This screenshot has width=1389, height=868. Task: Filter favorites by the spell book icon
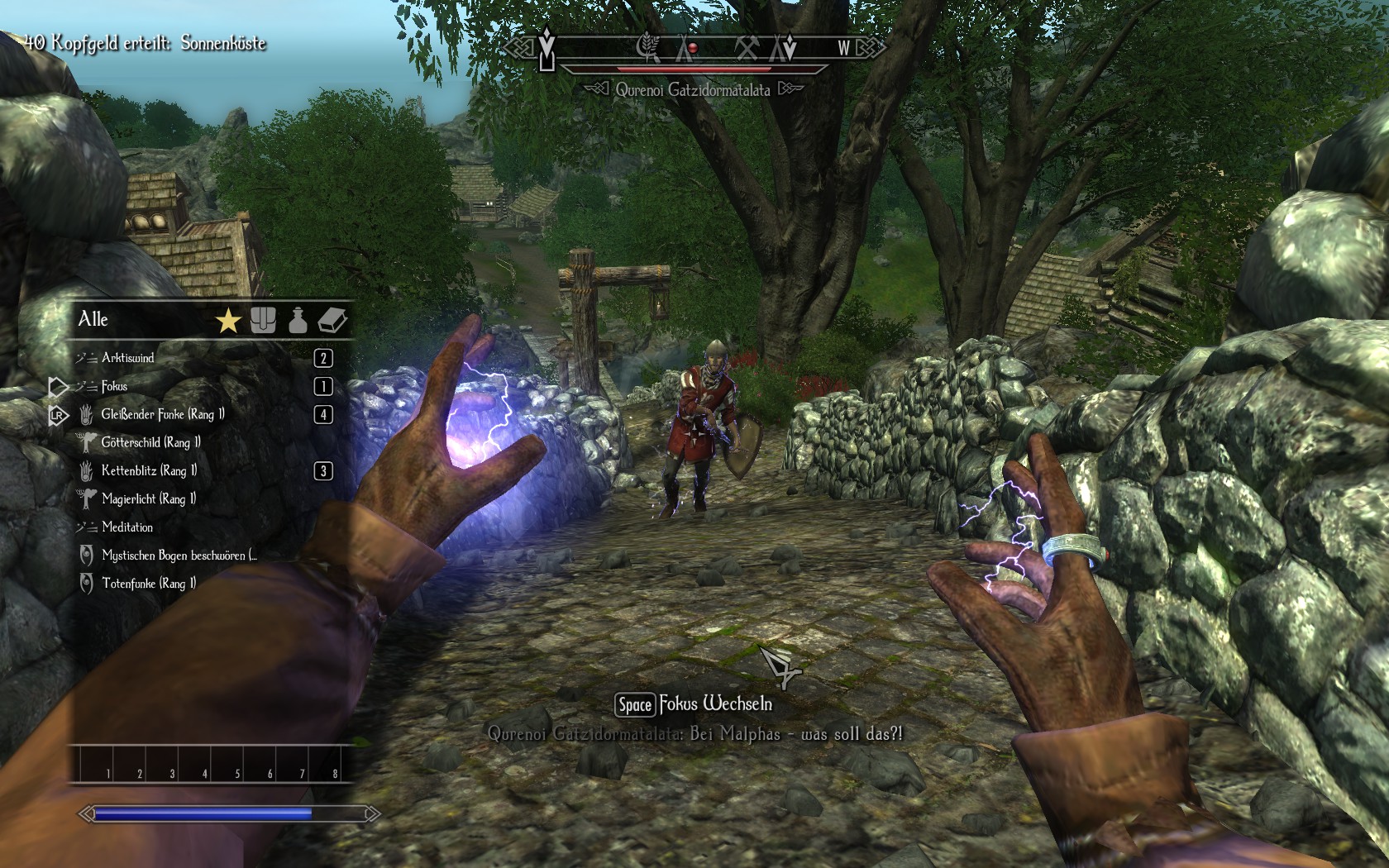(x=332, y=321)
